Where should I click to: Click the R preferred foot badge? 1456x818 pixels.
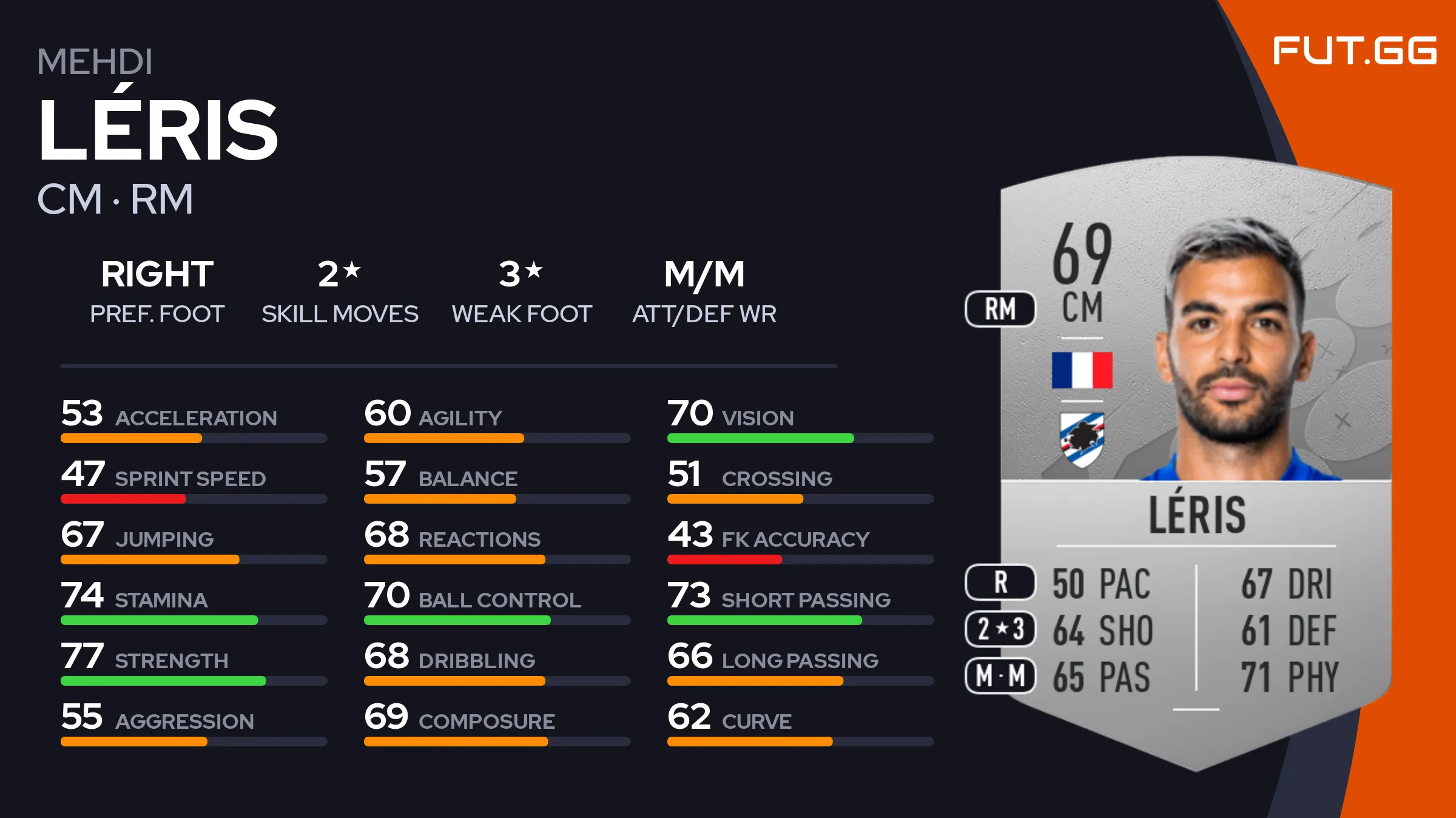[x=1000, y=583]
